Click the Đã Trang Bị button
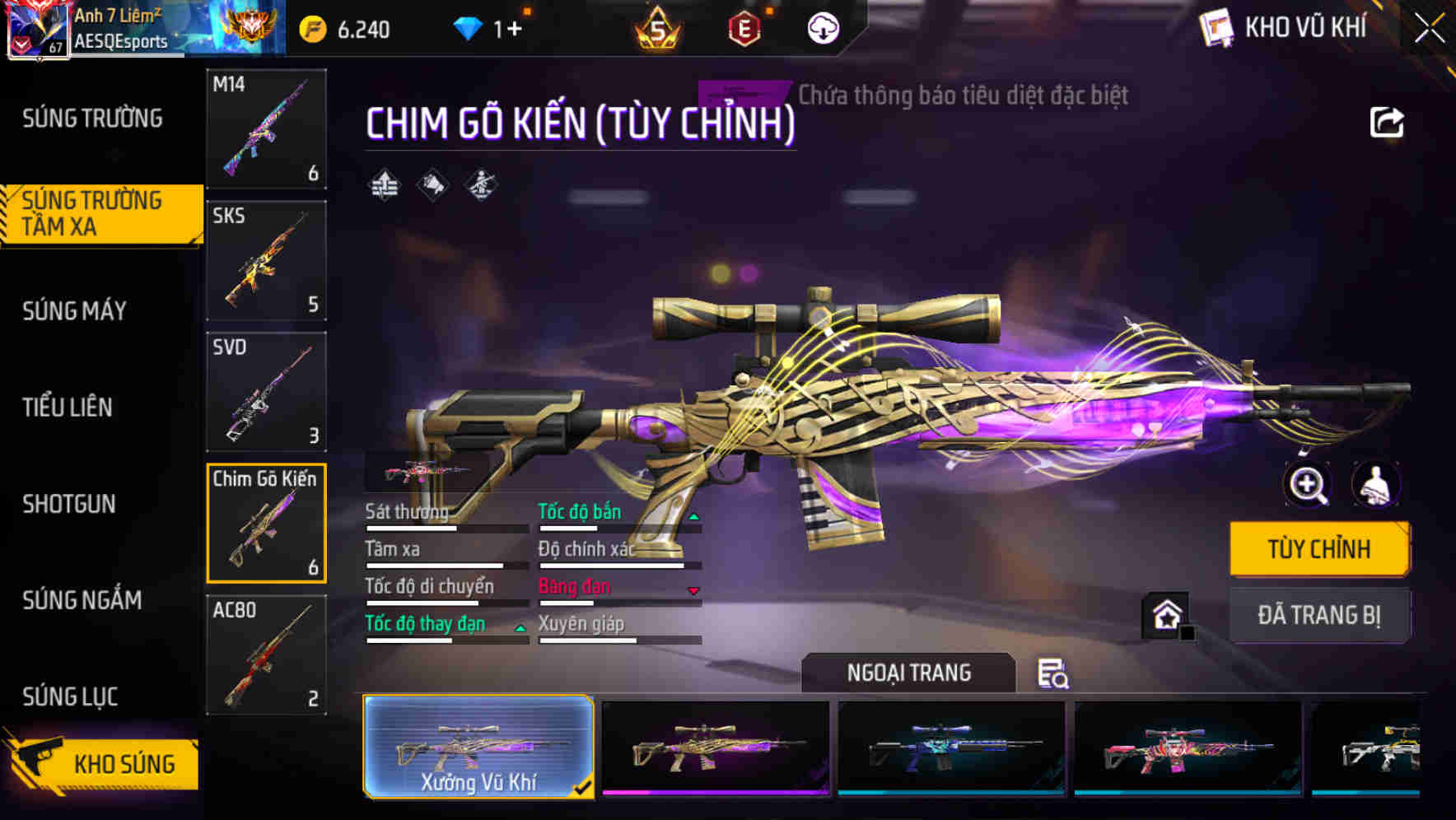Image resolution: width=1456 pixels, height=820 pixels. [1318, 616]
